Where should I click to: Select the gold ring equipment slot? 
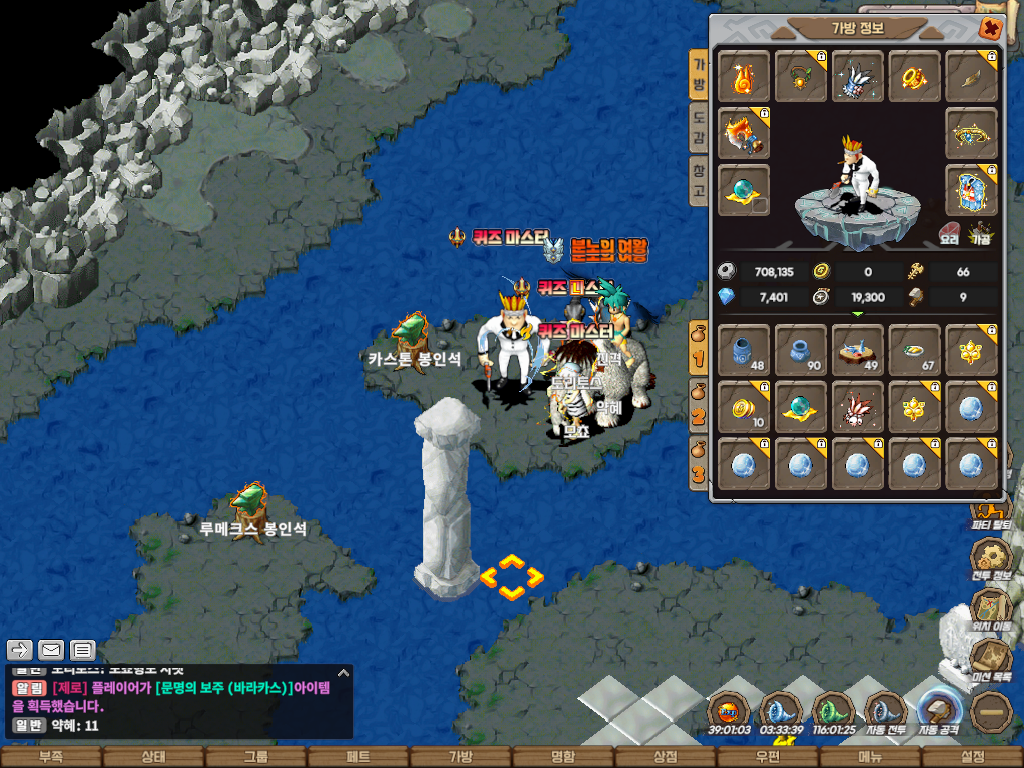(915, 77)
